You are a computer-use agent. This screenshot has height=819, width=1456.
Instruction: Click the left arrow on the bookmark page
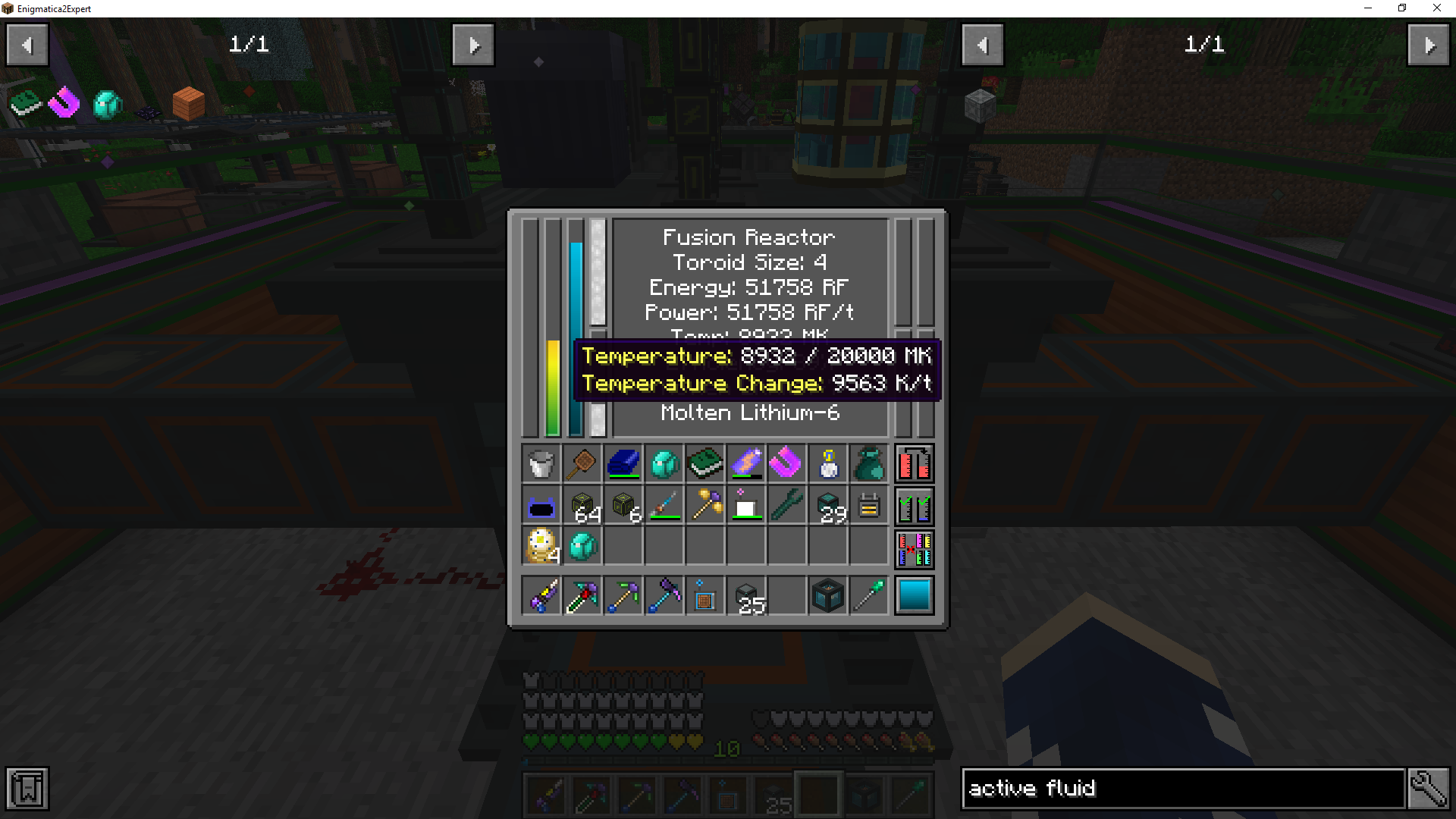(27, 44)
